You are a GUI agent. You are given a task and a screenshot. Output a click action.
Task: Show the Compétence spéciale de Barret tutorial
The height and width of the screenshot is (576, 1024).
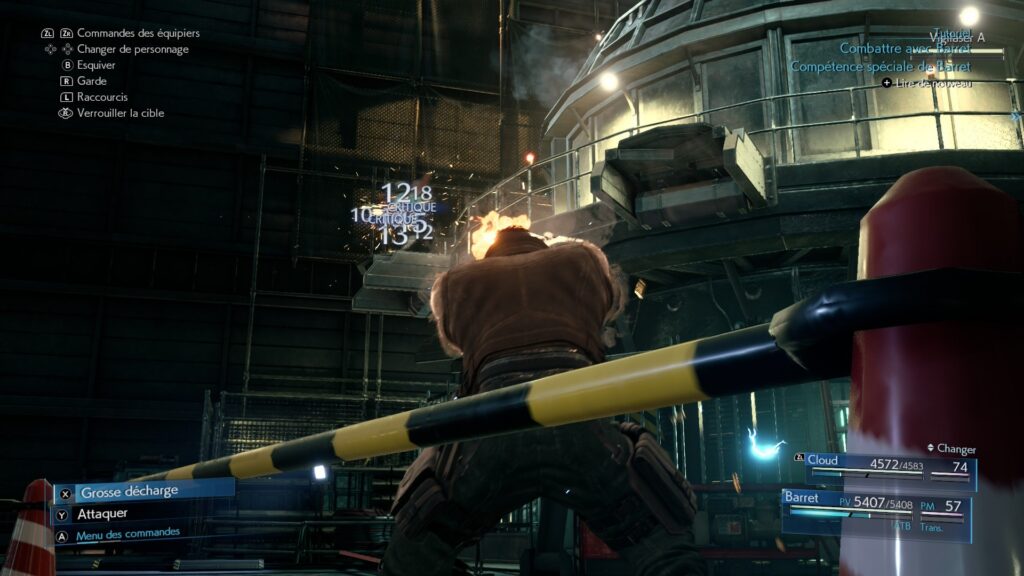880,67
